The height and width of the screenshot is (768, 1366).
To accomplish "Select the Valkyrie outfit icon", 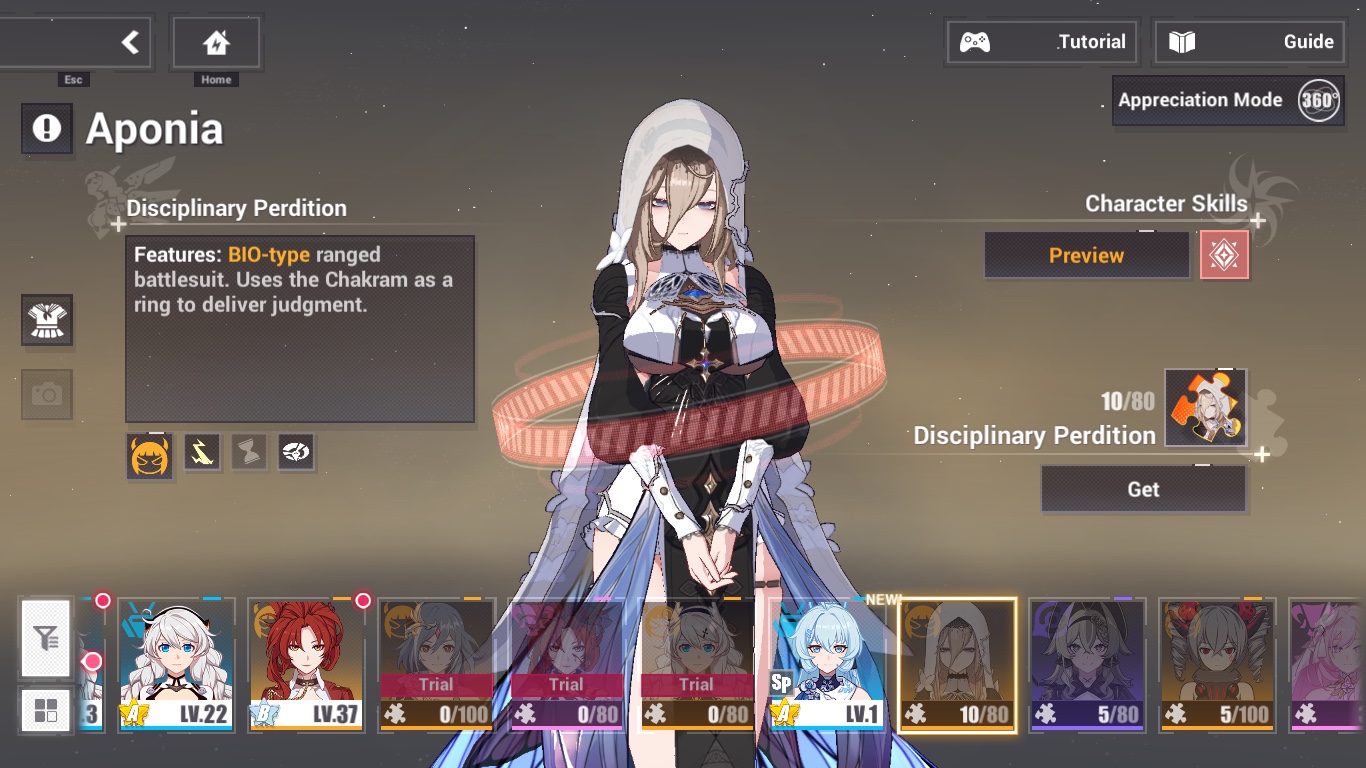I will pos(47,320).
